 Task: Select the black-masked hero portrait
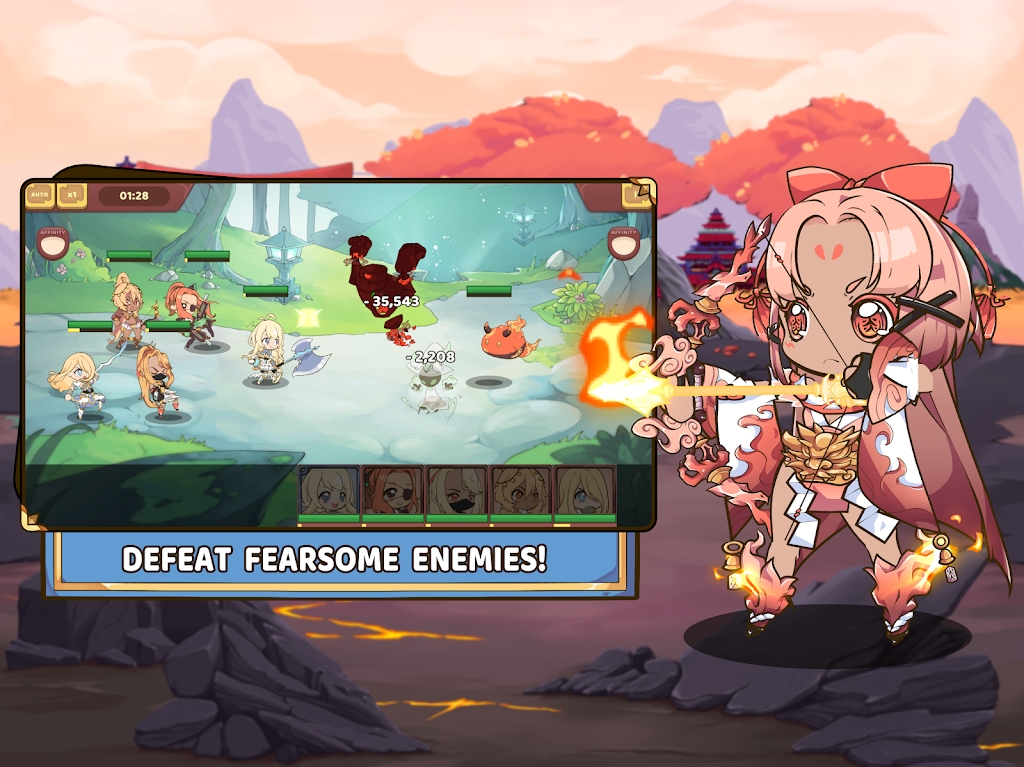tap(457, 492)
